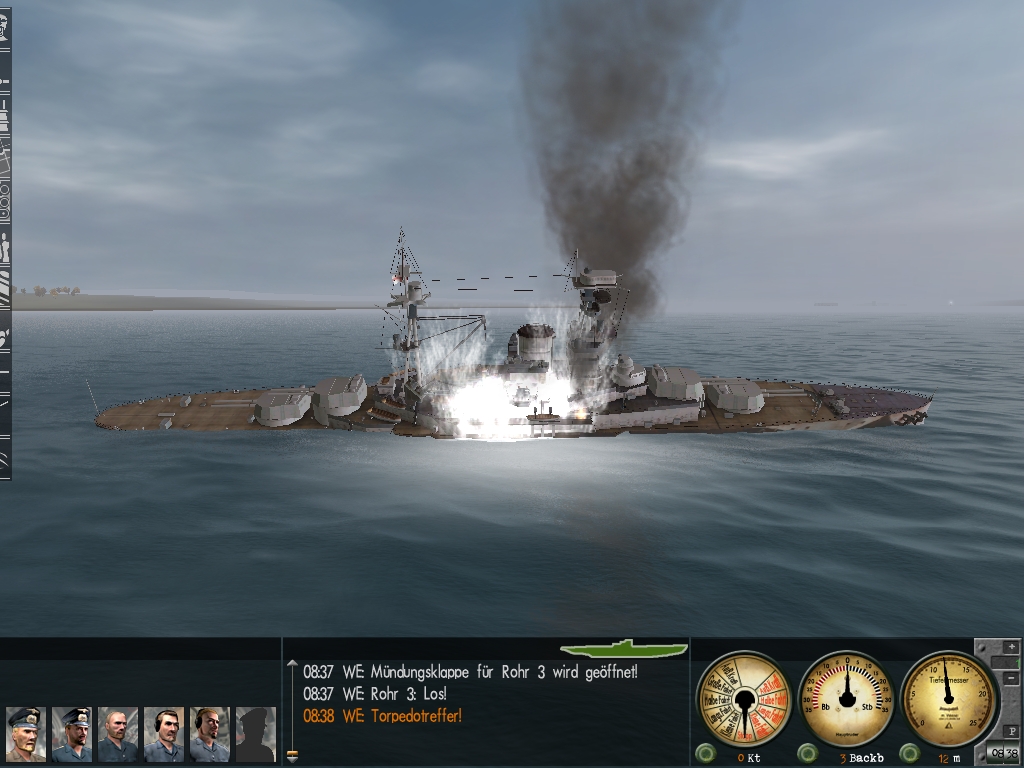Pause the game with the P button
The width and height of the screenshot is (1024, 768).
1010,730
